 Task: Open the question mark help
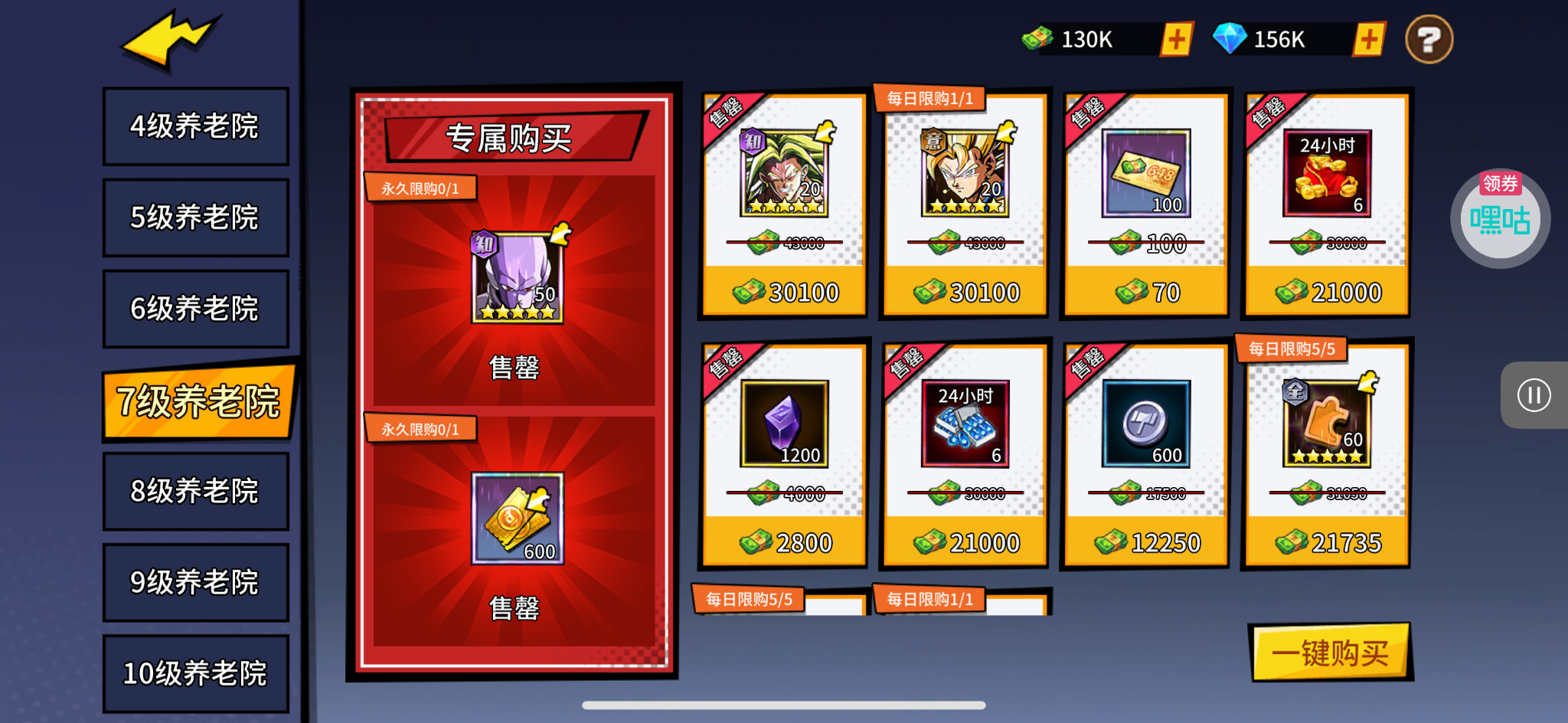[1429, 39]
